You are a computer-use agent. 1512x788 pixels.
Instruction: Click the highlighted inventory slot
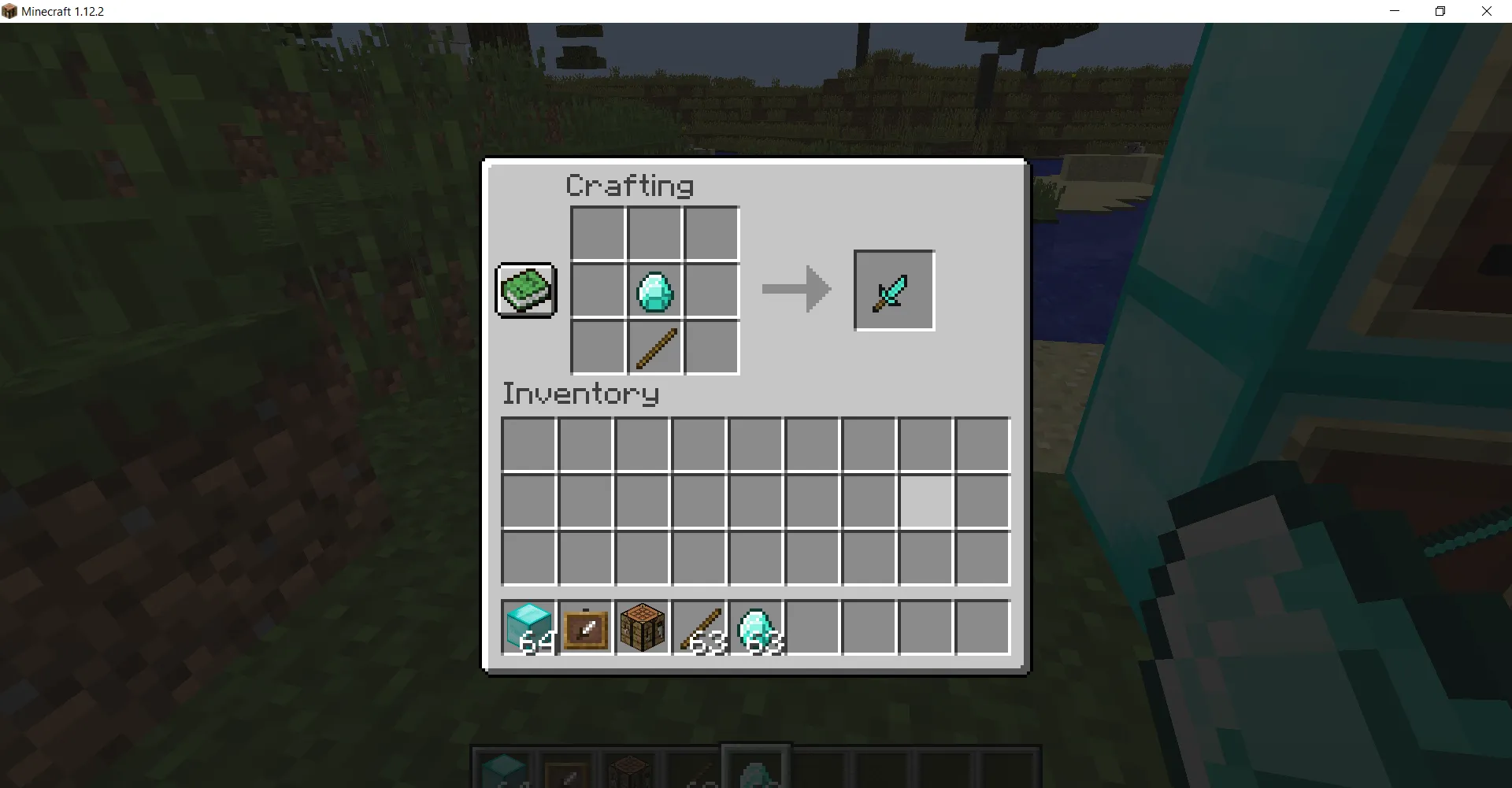click(926, 501)
